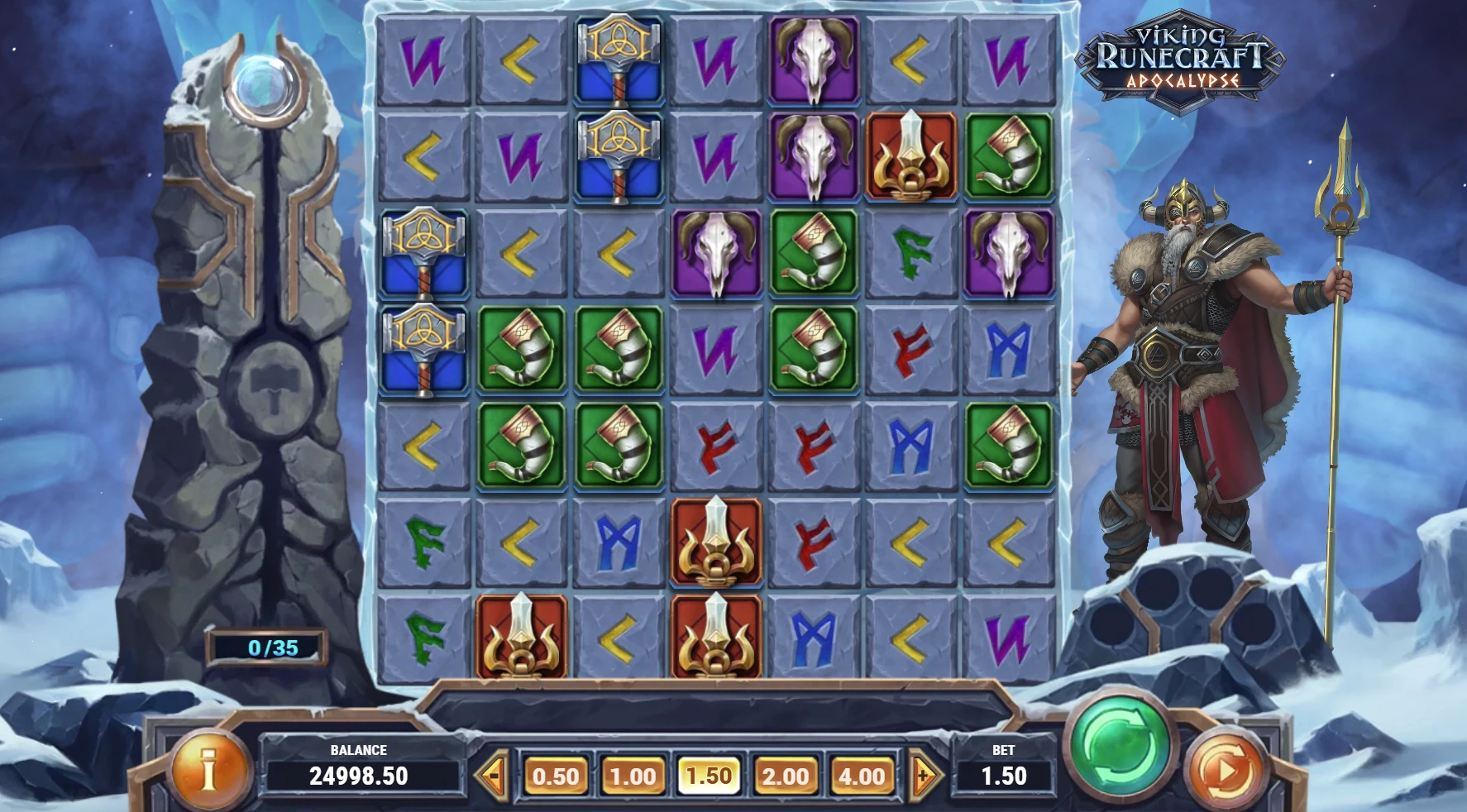Click the golden crown symbol on a red tile

tap(912, 157)
